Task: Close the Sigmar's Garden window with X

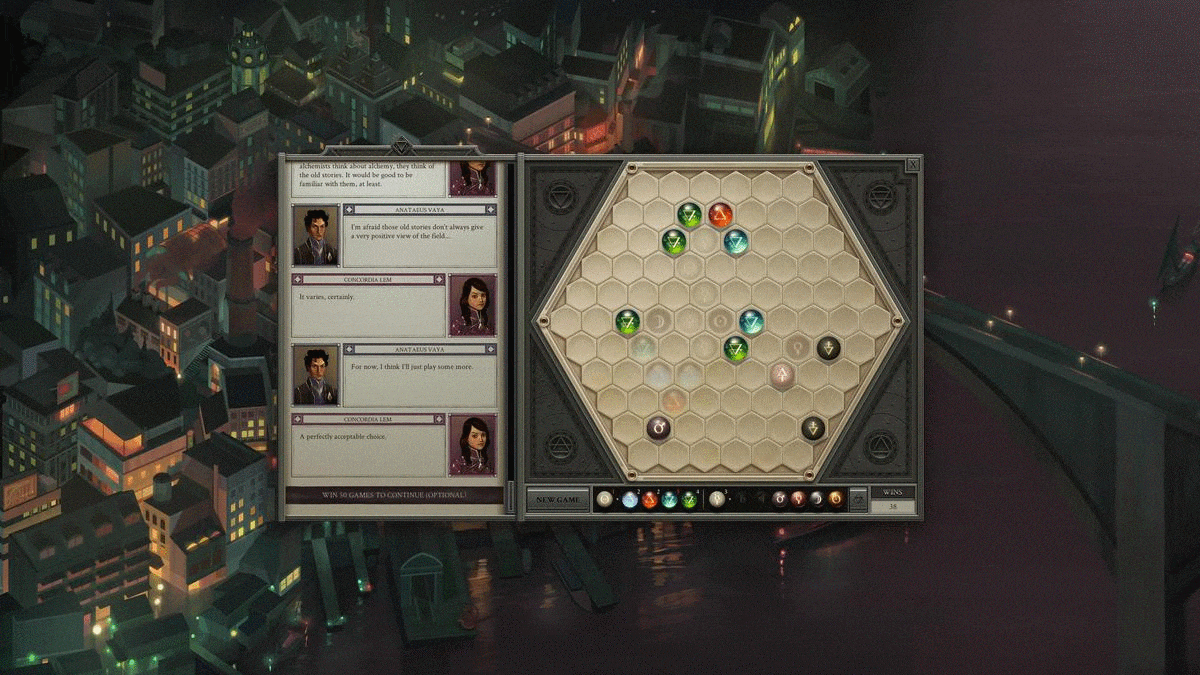Action: [913, 164]
